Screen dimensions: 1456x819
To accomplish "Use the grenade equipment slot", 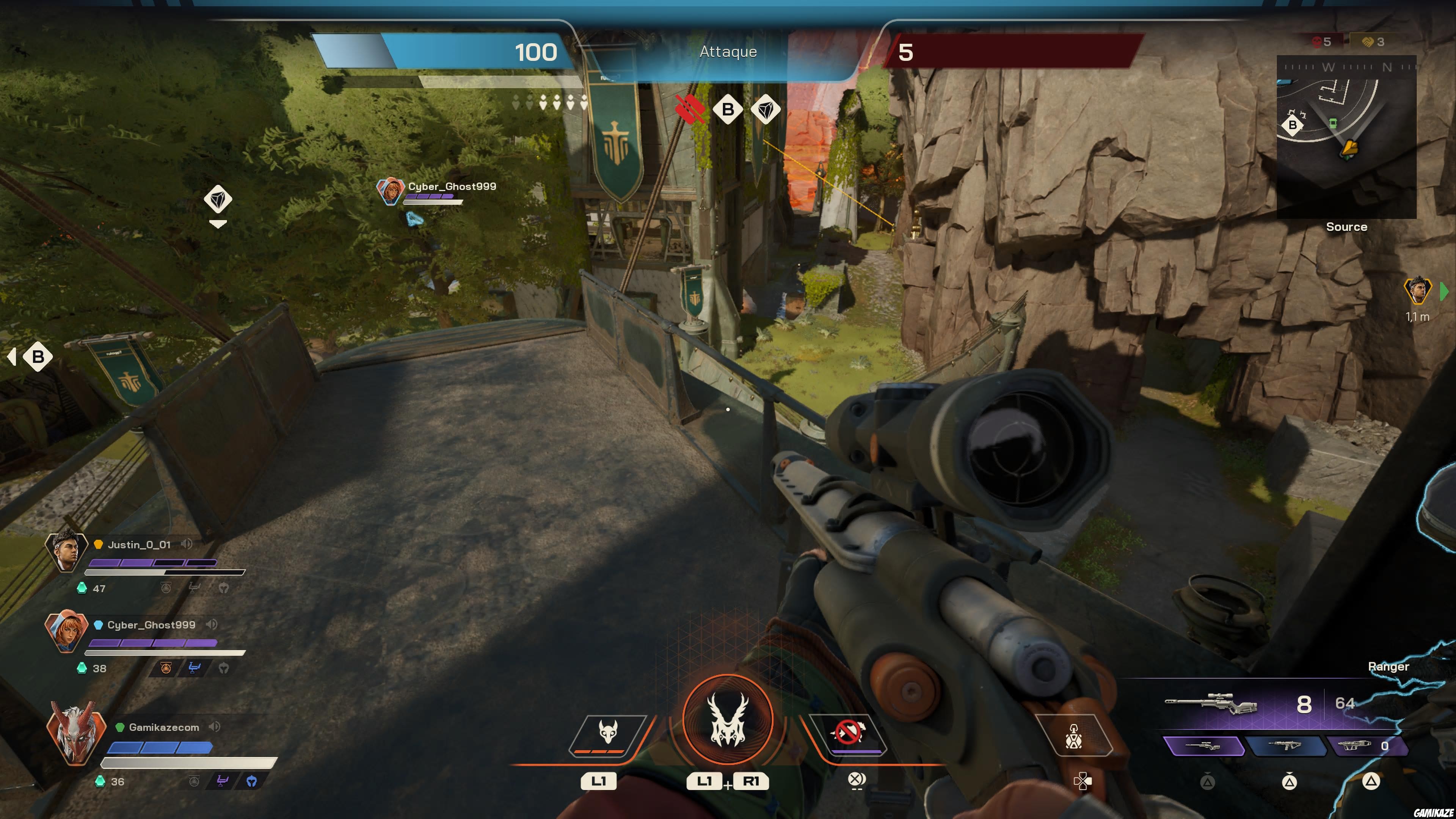I will 1073,735.
